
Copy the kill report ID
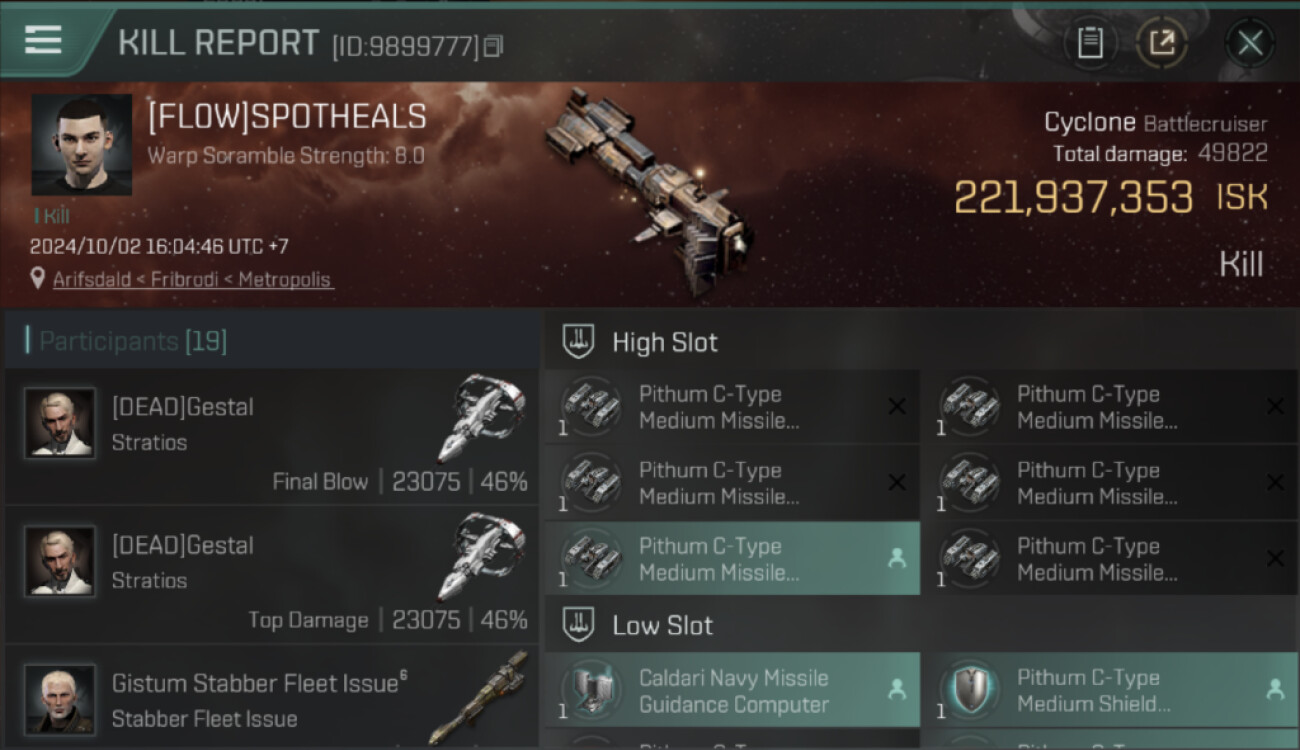coord(493,46)
